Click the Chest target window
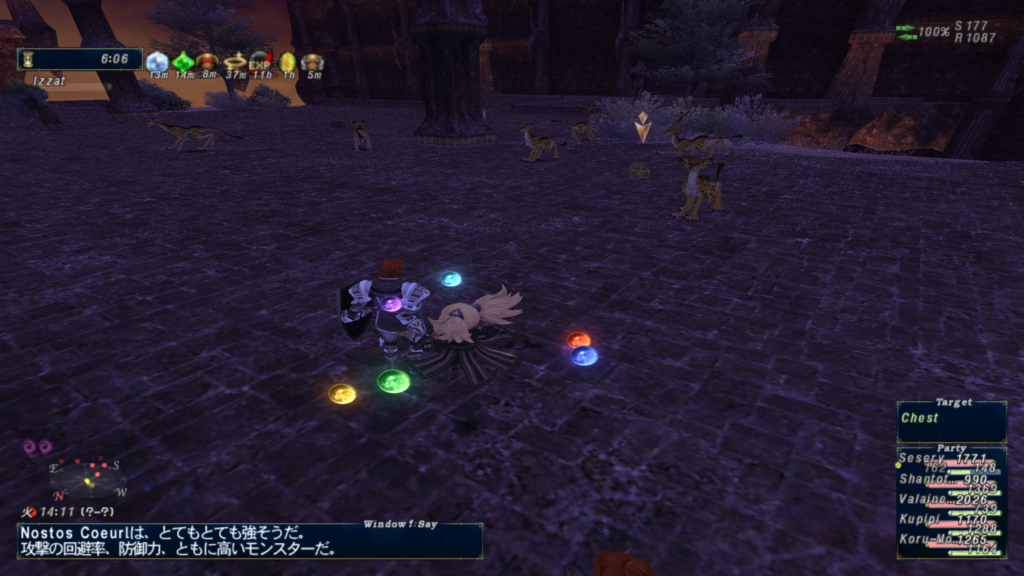The image size is (1024, 576). click(951, 422)
